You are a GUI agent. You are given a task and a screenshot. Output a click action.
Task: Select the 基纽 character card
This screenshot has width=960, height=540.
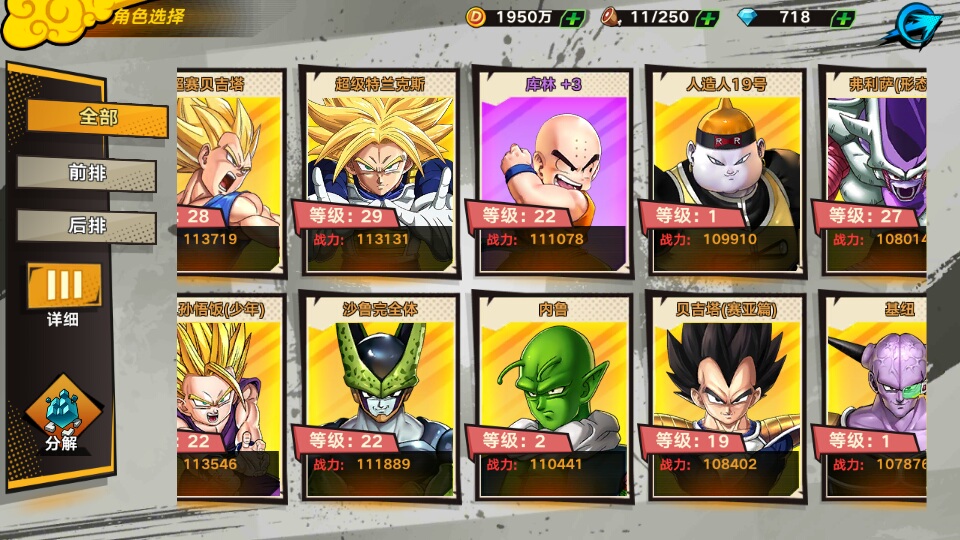click(x=875, y=397)
